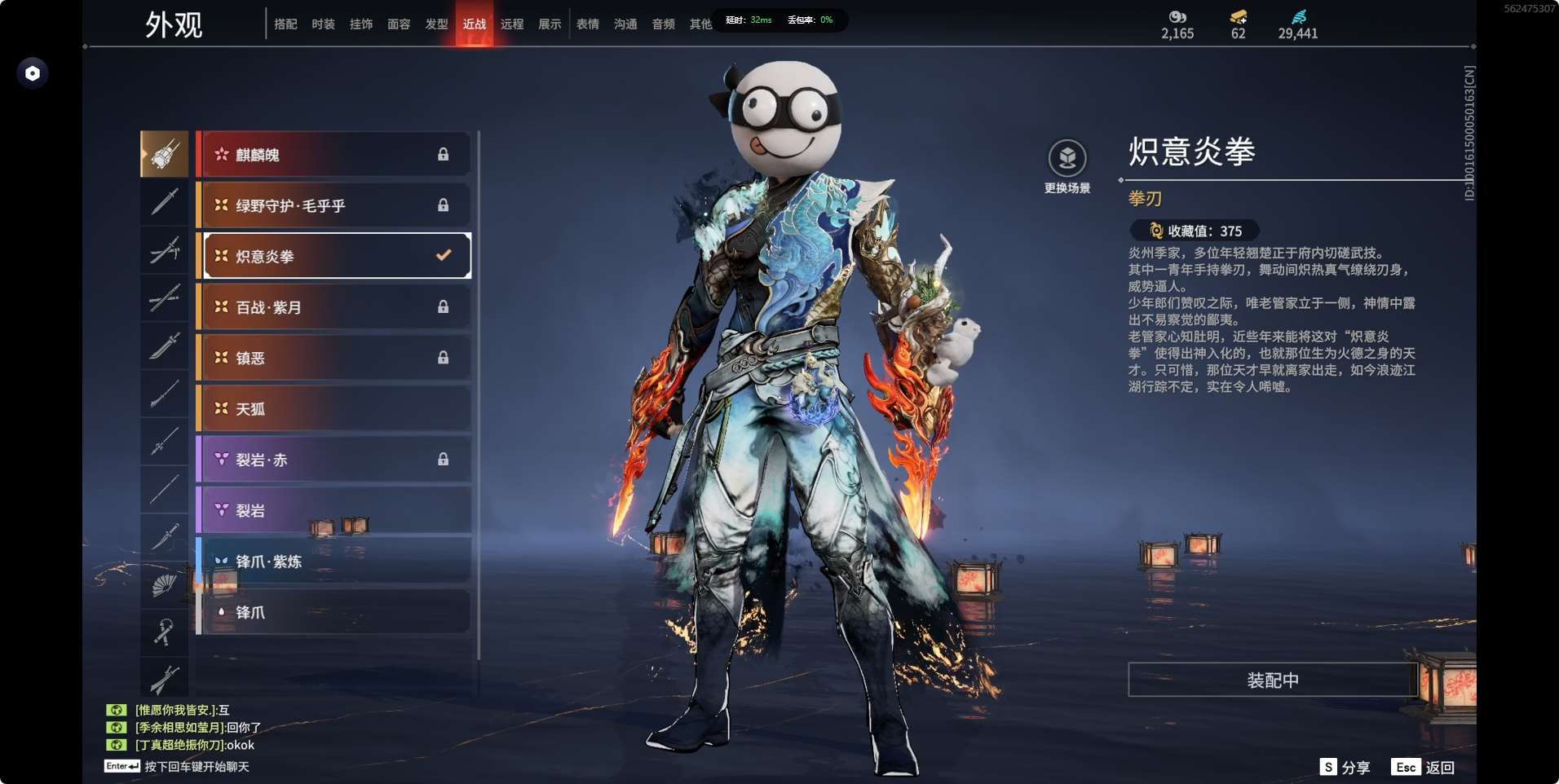This screenshot has height=784, width=1559.
Task: Select the folding fan weapon category
Action: tap(164, 584)
